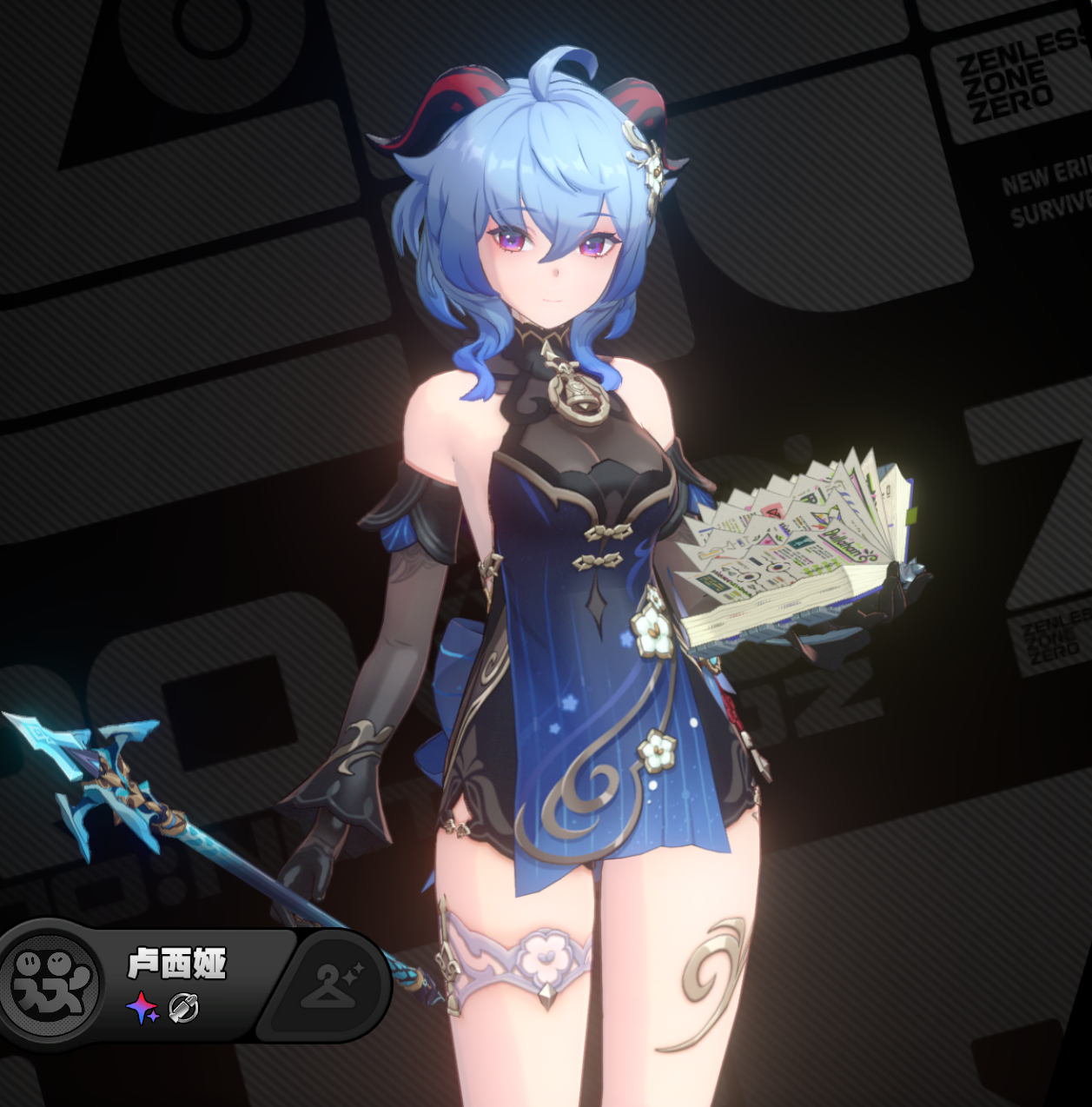This screenshot has width=1092, height=1107.
Task: Select the 卢西娅 character name label
Action: point(177,964)
